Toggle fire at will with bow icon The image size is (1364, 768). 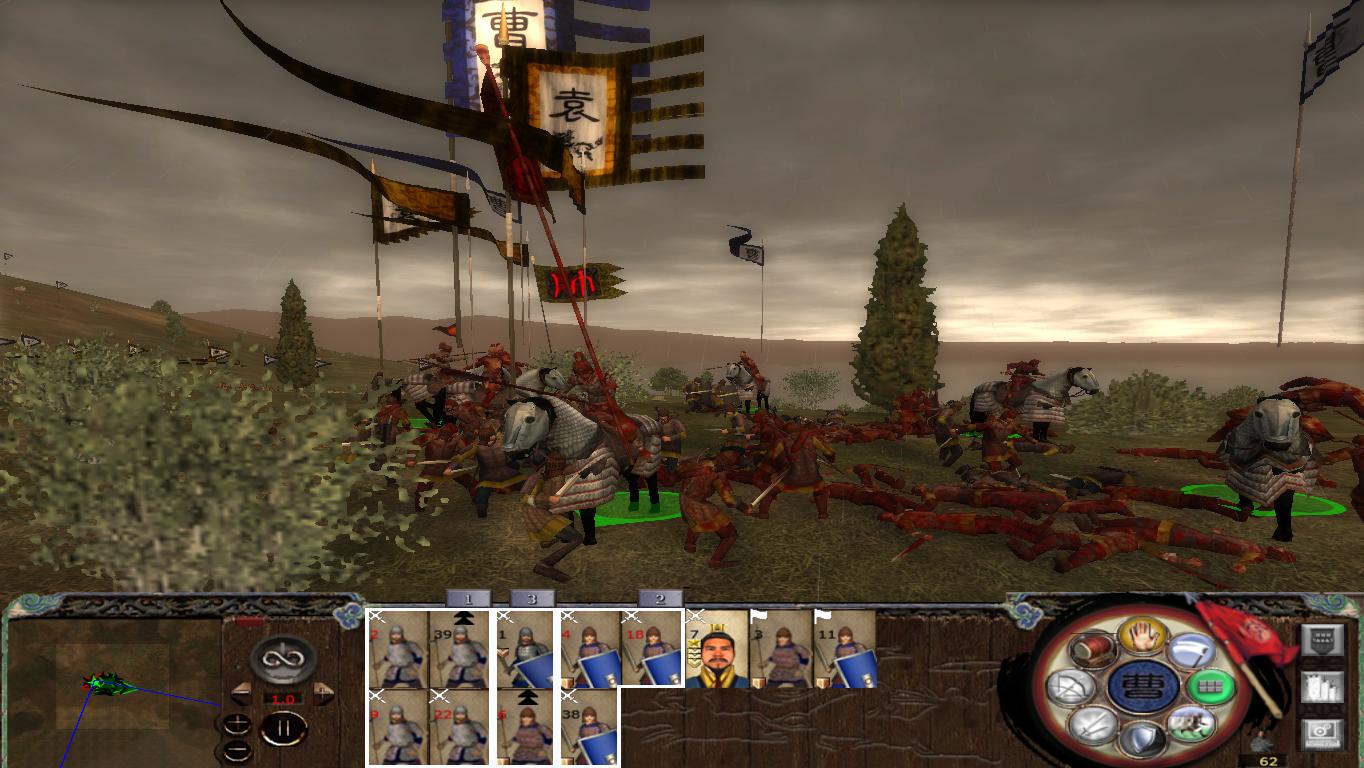tap(1068, 685)
